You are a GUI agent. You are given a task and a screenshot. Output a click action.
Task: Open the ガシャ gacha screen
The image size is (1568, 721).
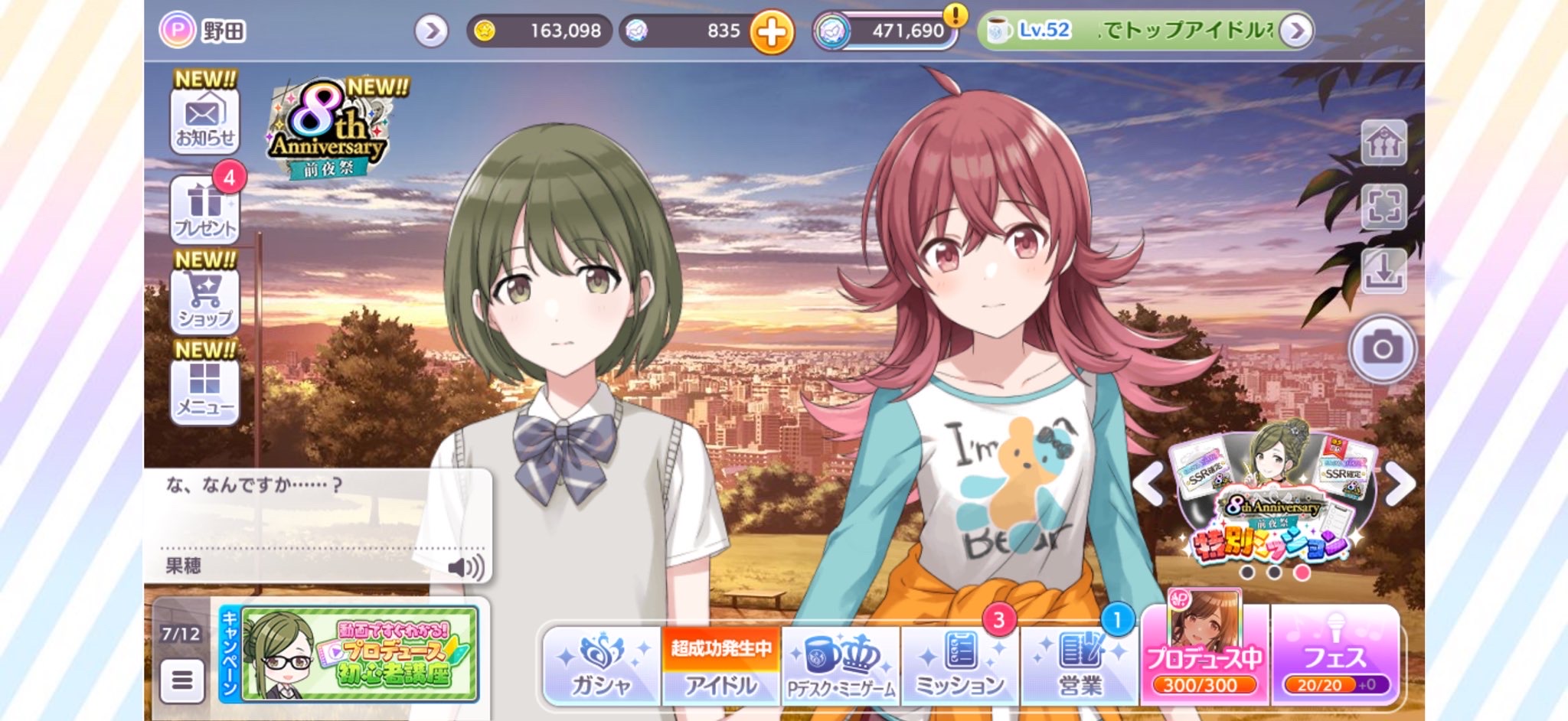tap(602, 665)
